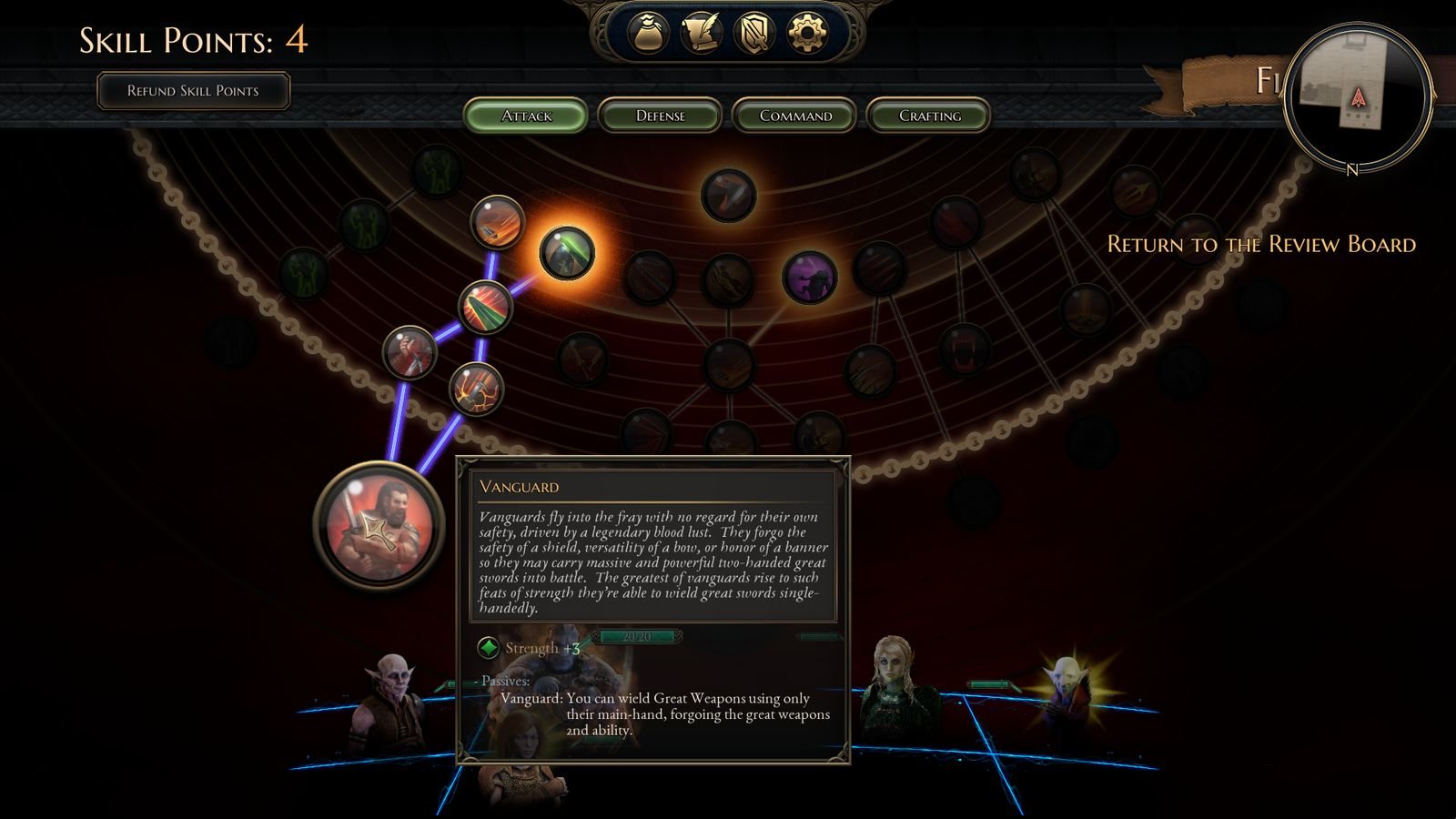Select the purple berserker skill node
The height and width of the screenshot is (819, 1456).
coord(809,278)
